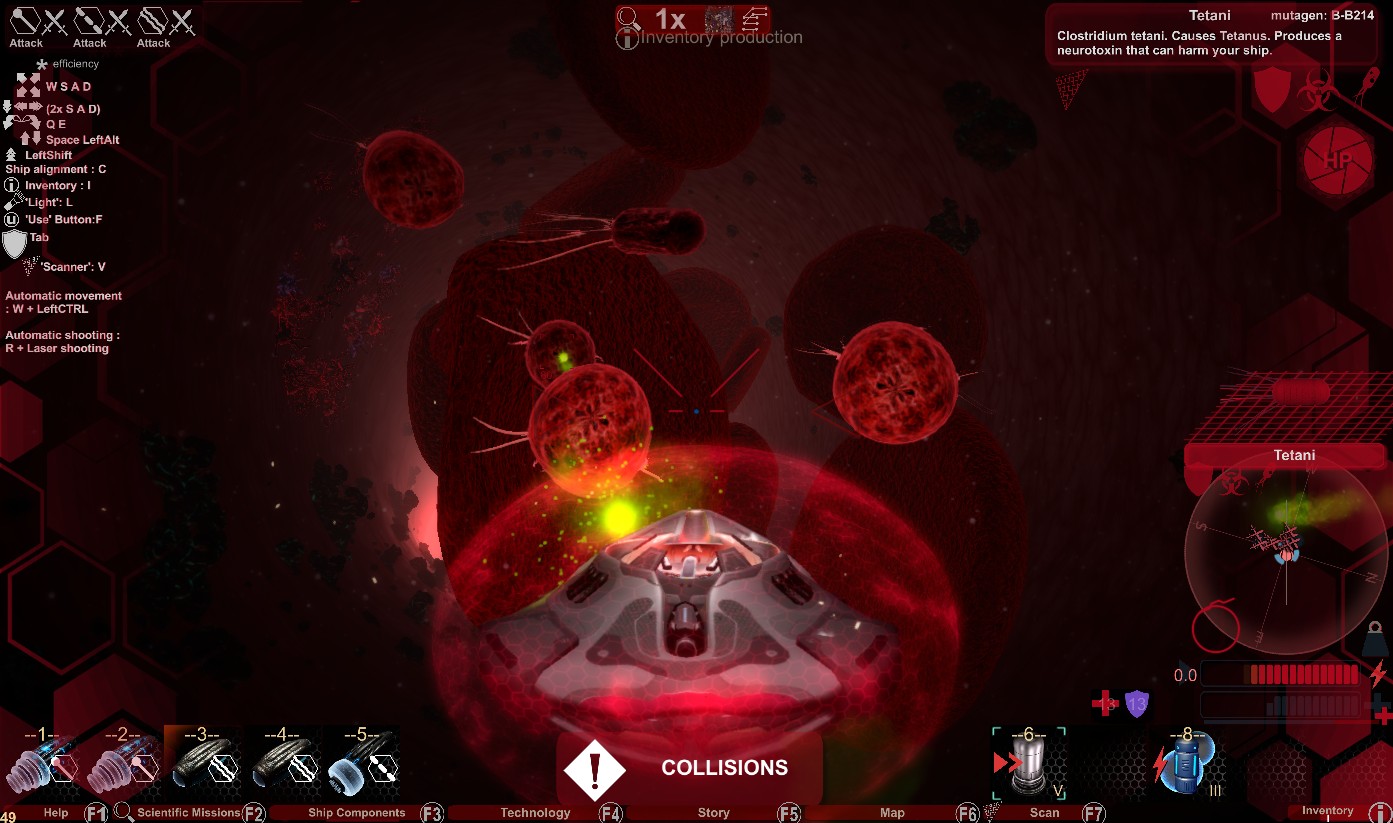Open the Ship Components menu
Screen dimensions: 1393x823
point(356,812)
